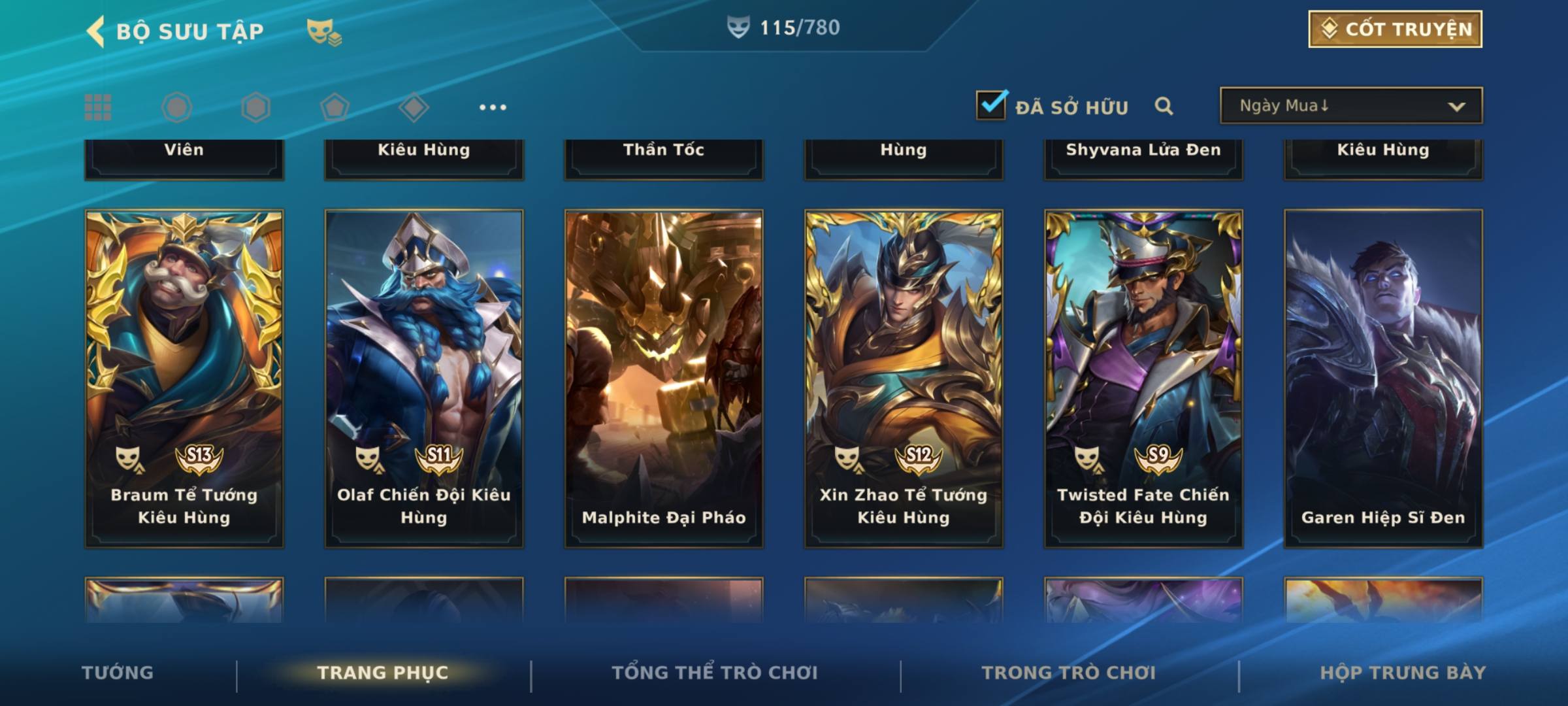
Task: Select the all-skins grid filter icon
Action: 98,107
